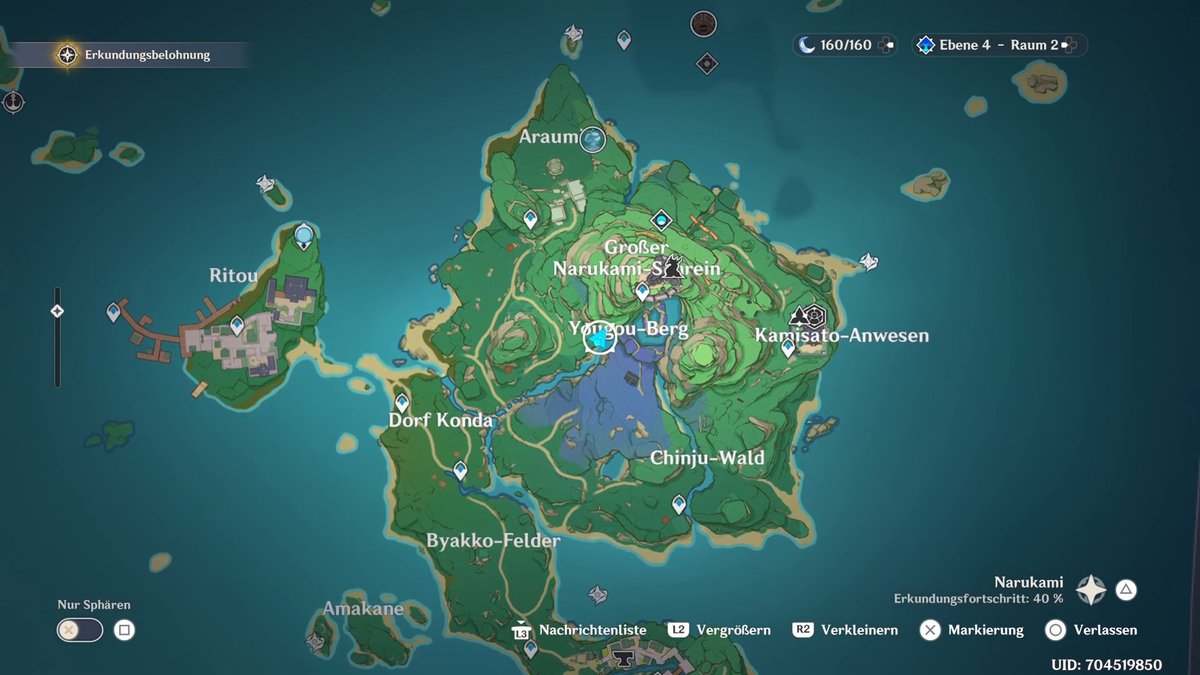
Task: Adjust the map zoom slider handle
Action: click(57, 311)
